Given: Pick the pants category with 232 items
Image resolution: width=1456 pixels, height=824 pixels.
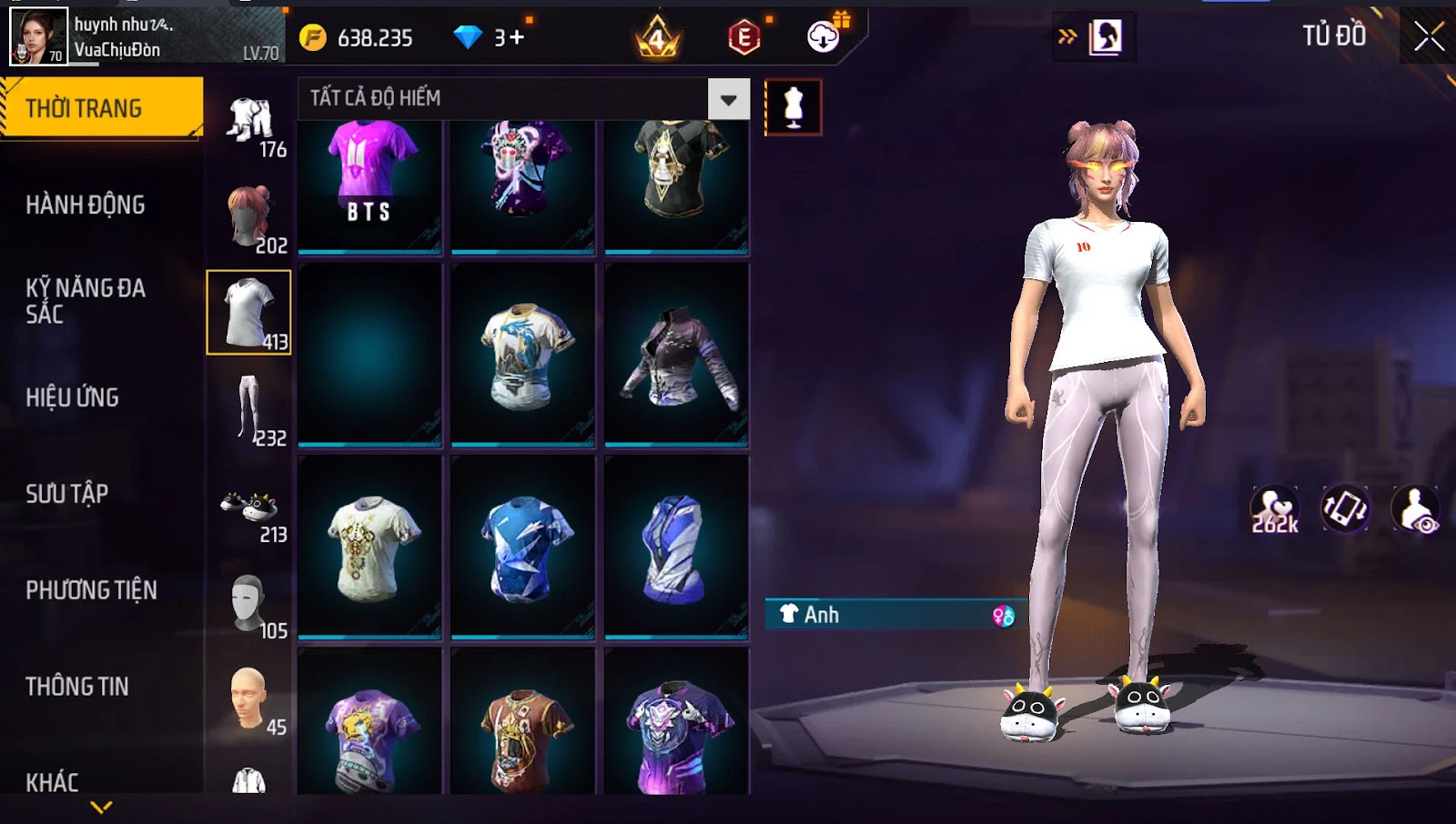Looking at the screenshot, I should [250, 409].
